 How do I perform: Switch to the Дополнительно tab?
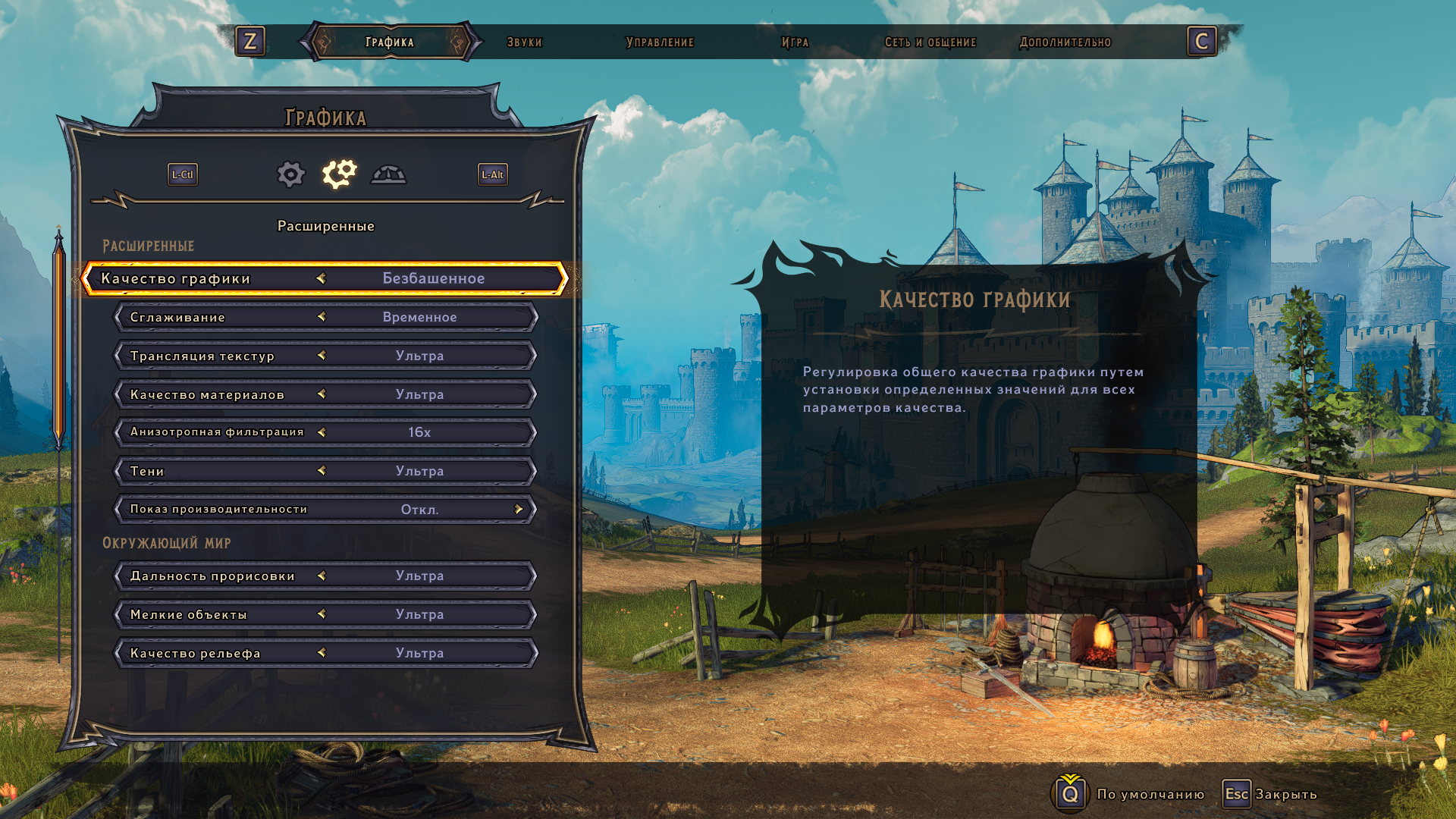click(1065, 42)
